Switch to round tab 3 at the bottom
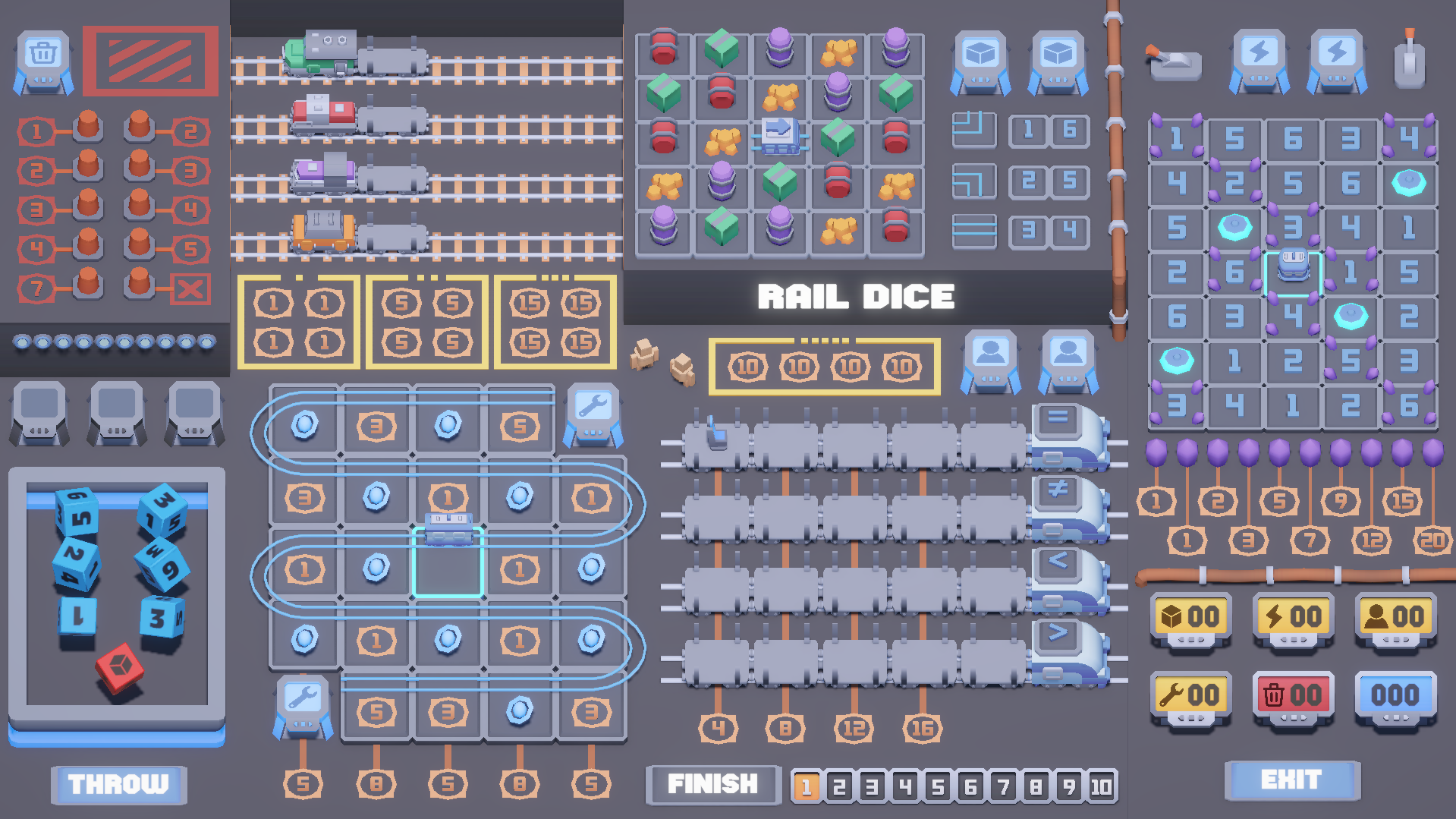 871,786
